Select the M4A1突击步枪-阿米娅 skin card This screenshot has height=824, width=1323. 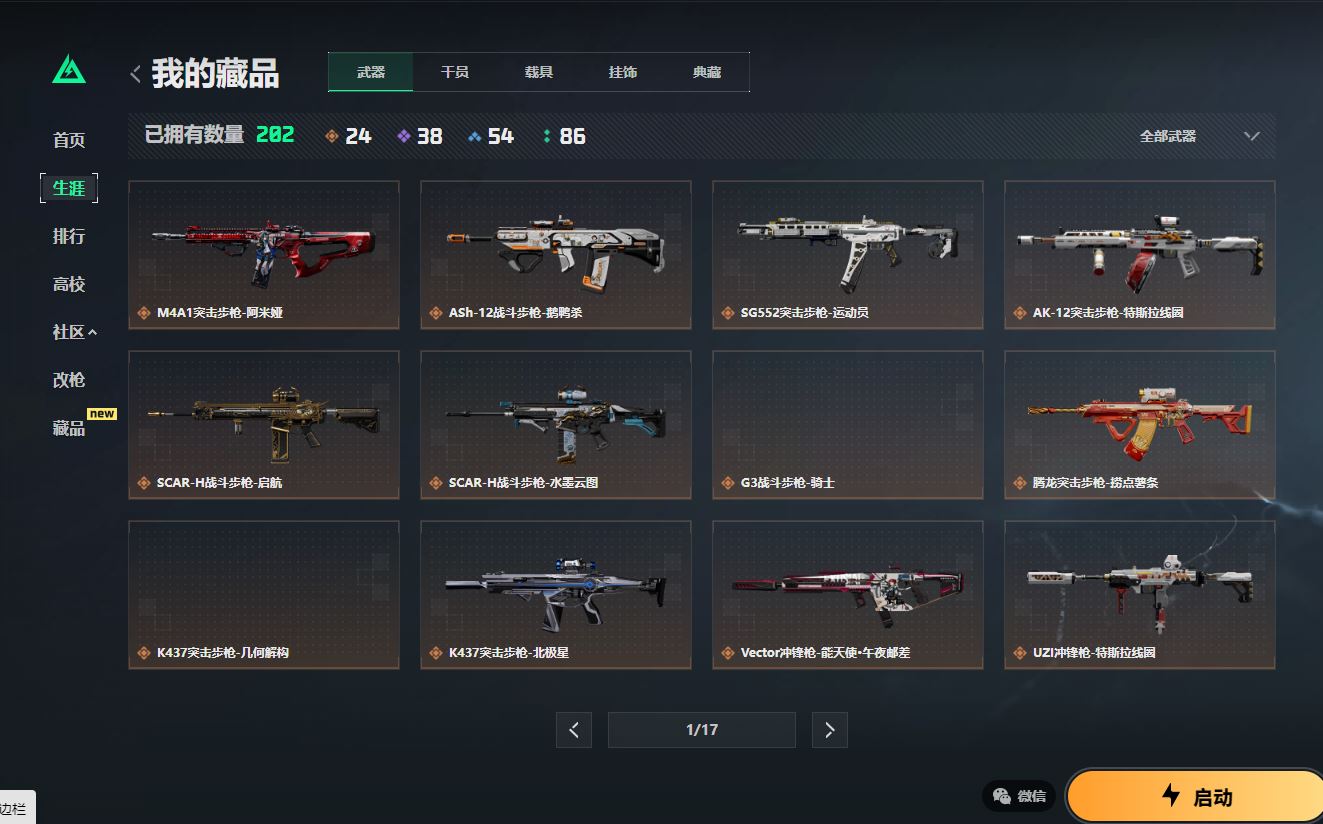tap(264, 254)
